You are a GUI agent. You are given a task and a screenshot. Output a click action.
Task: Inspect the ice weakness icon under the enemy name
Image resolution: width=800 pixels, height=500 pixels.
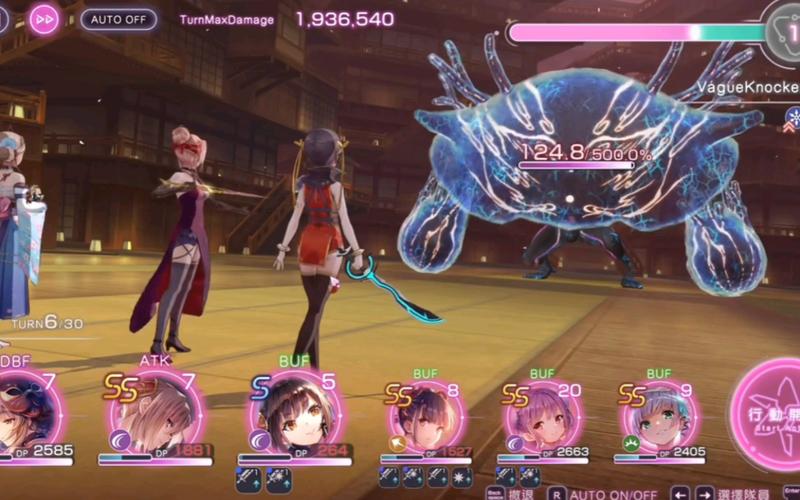tap(790, 116)
